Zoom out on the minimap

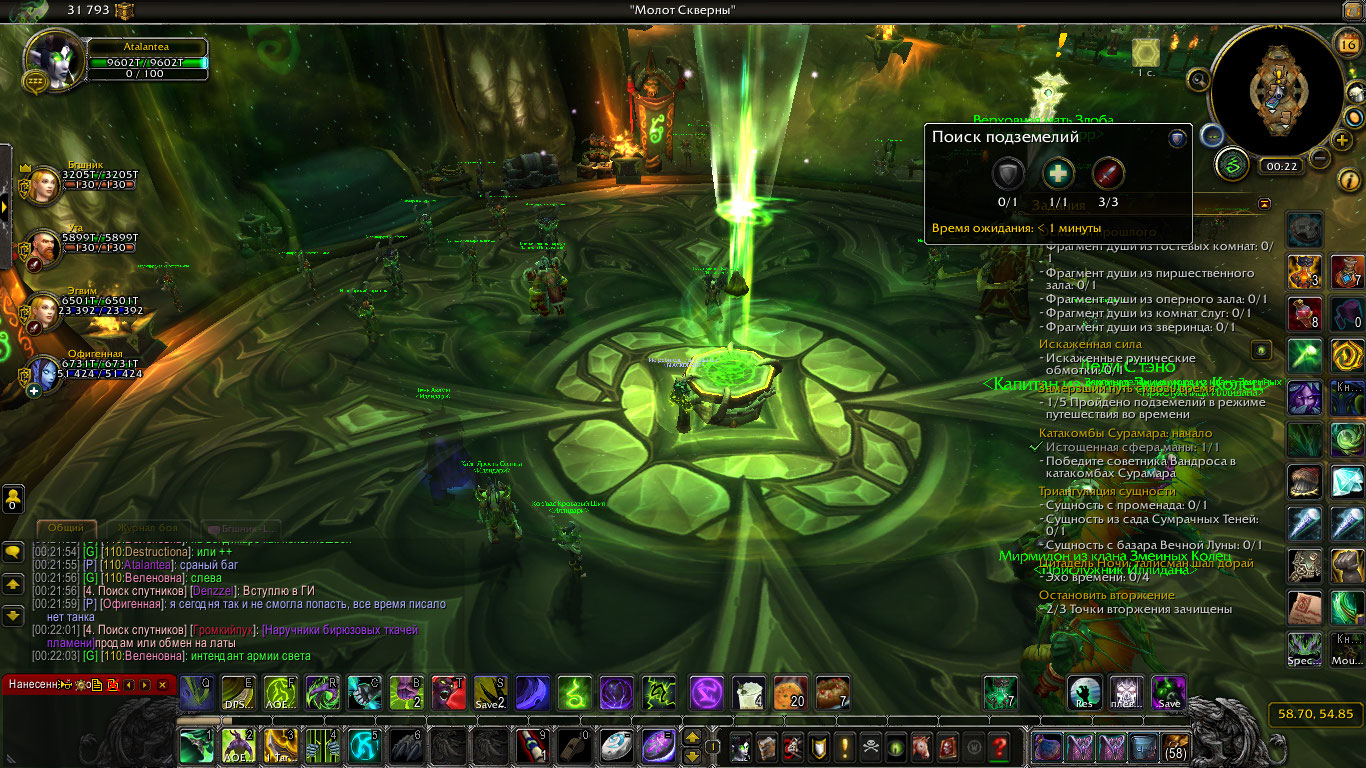(1320, 158)
